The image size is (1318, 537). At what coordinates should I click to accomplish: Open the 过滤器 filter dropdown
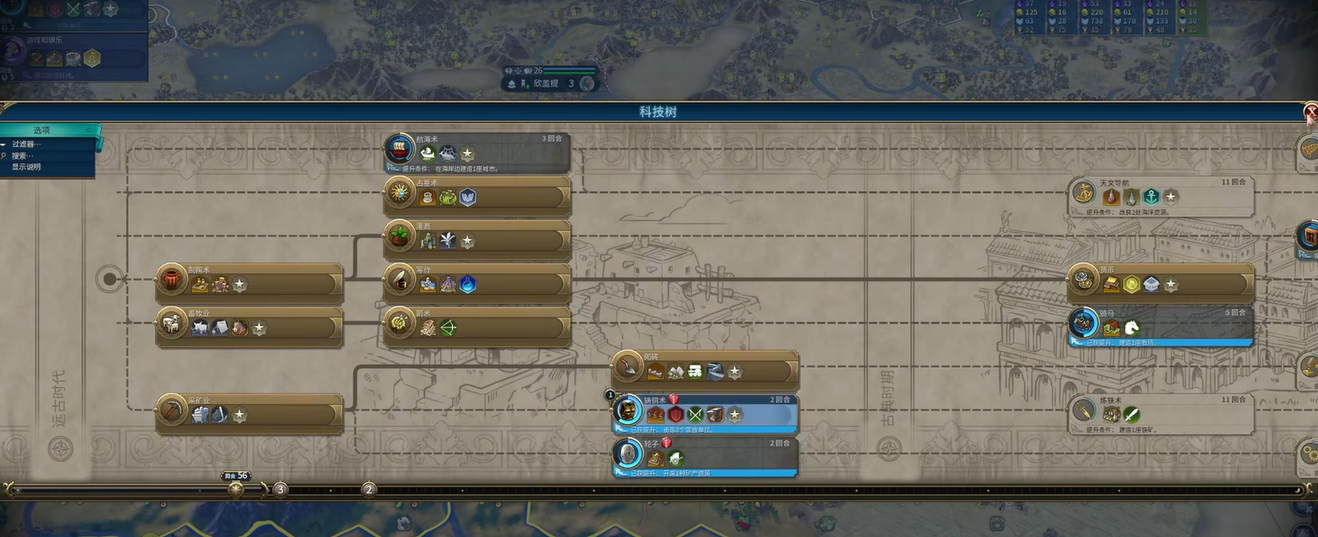point(27,145)
